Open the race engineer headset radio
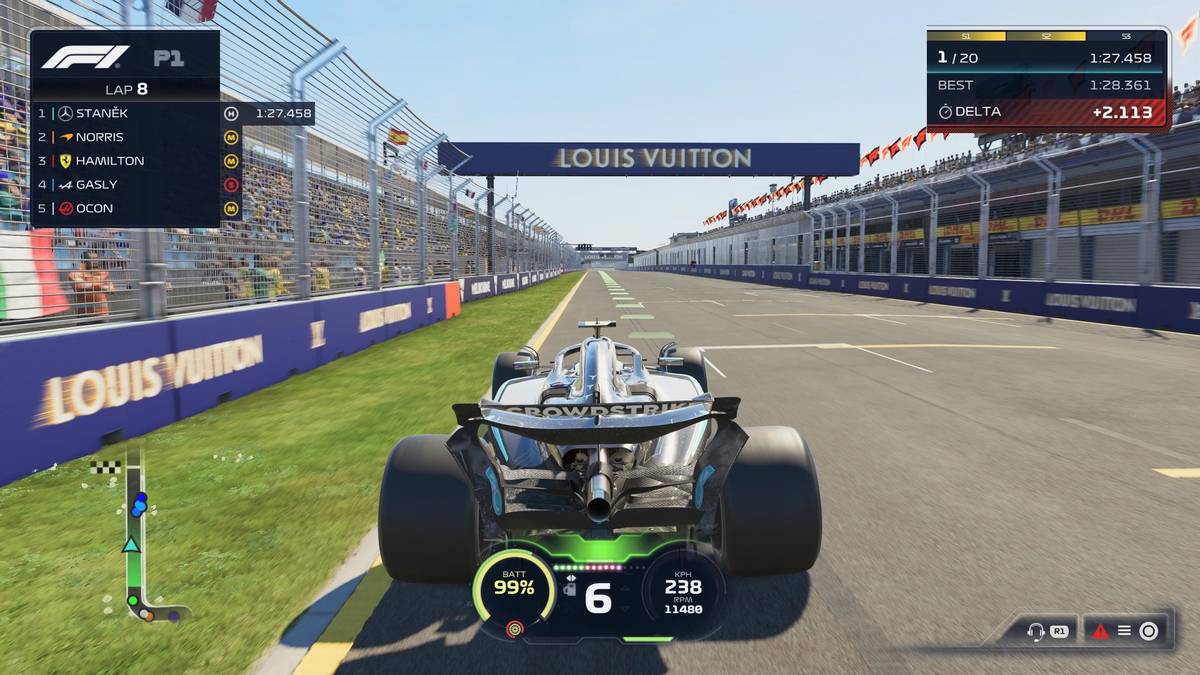The image size is (1200, 675). point(1036,631)
